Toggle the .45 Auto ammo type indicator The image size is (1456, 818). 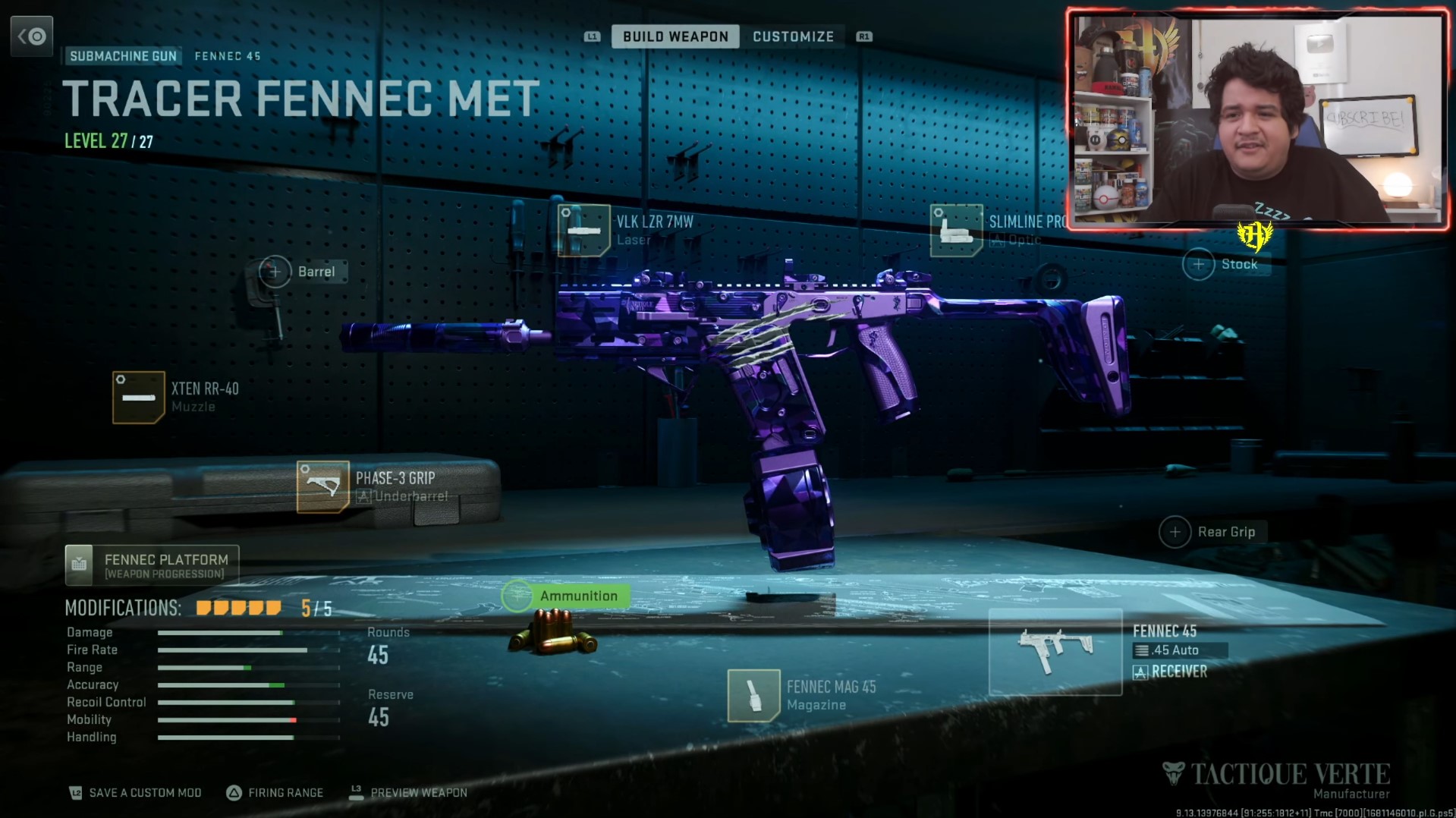pyautogui.click(x=1180, y=650)
